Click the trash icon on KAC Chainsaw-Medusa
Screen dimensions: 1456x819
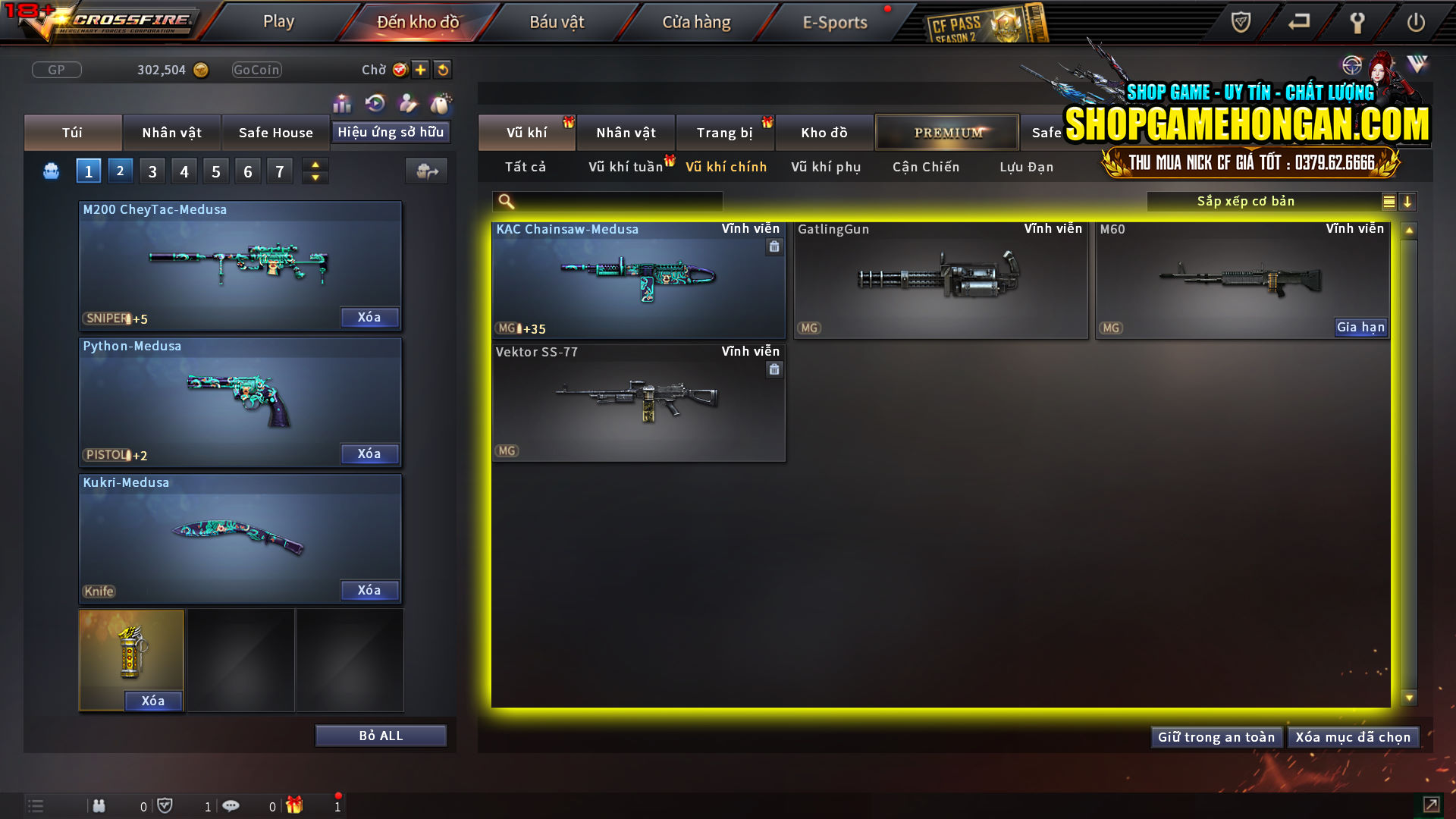[x=774, y=248]
